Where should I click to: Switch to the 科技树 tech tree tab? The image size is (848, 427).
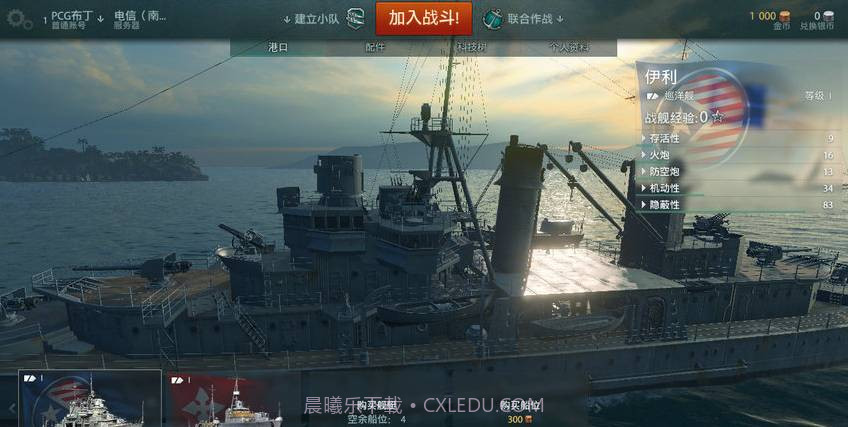[x=471, y=47]
